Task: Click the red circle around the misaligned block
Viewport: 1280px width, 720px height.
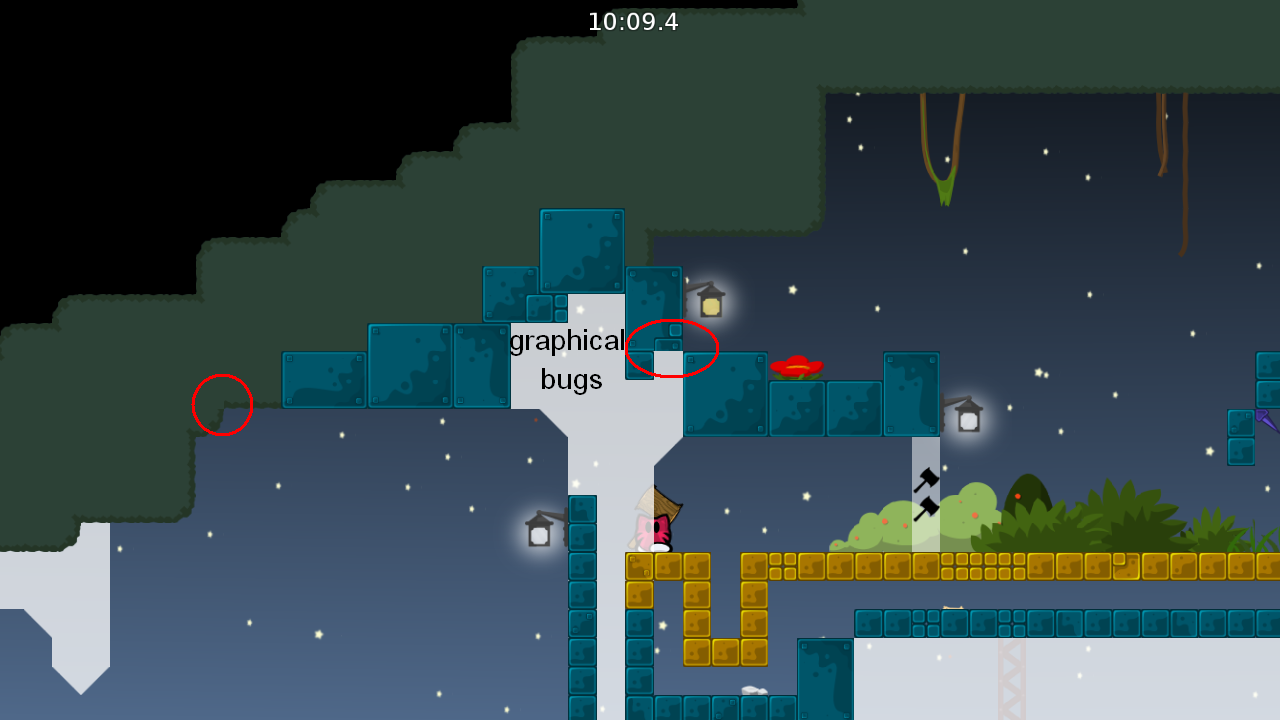Action: coord(672,347)
